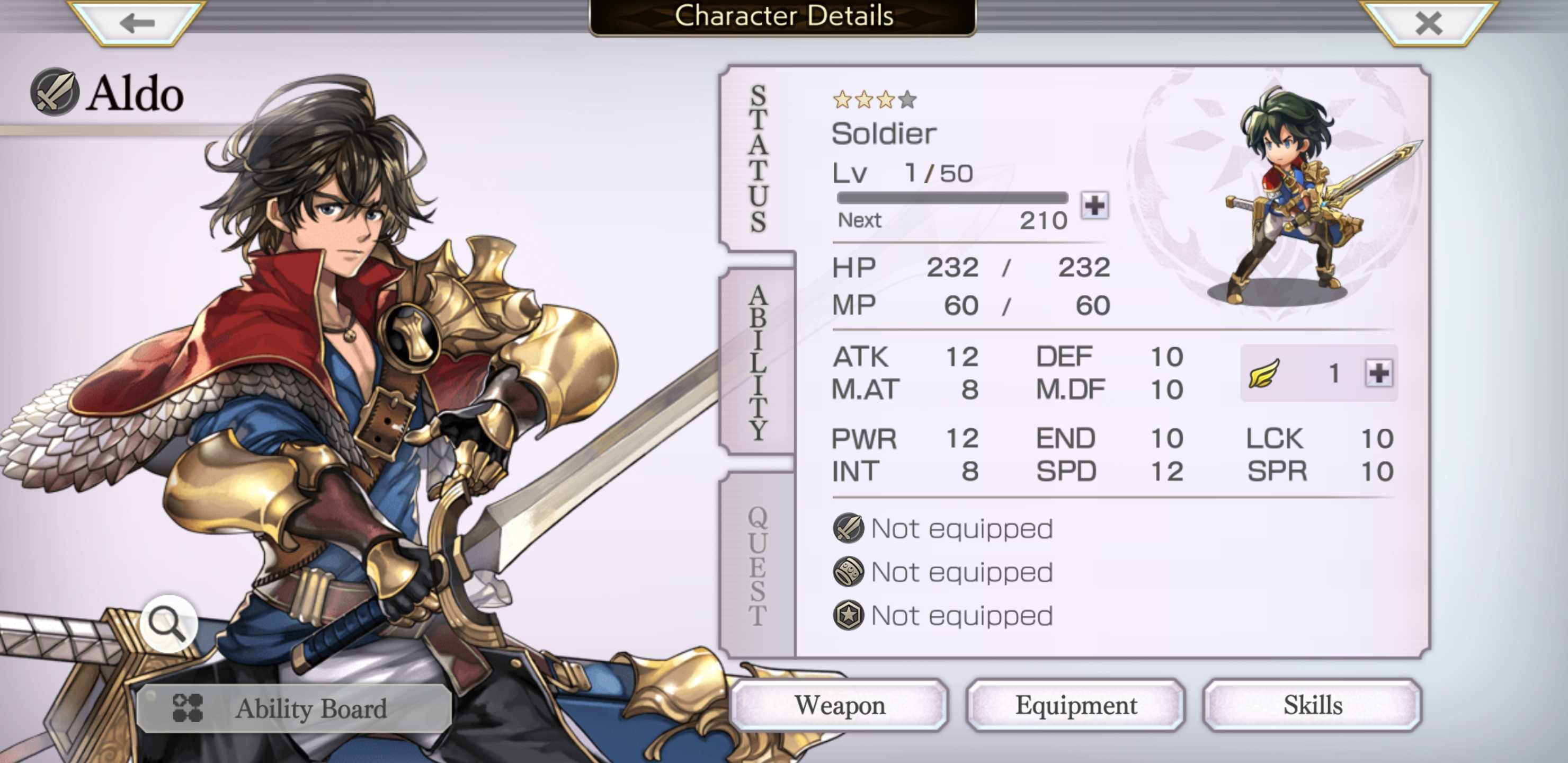Click the plus button next to experience bar

click(1094, 205)
